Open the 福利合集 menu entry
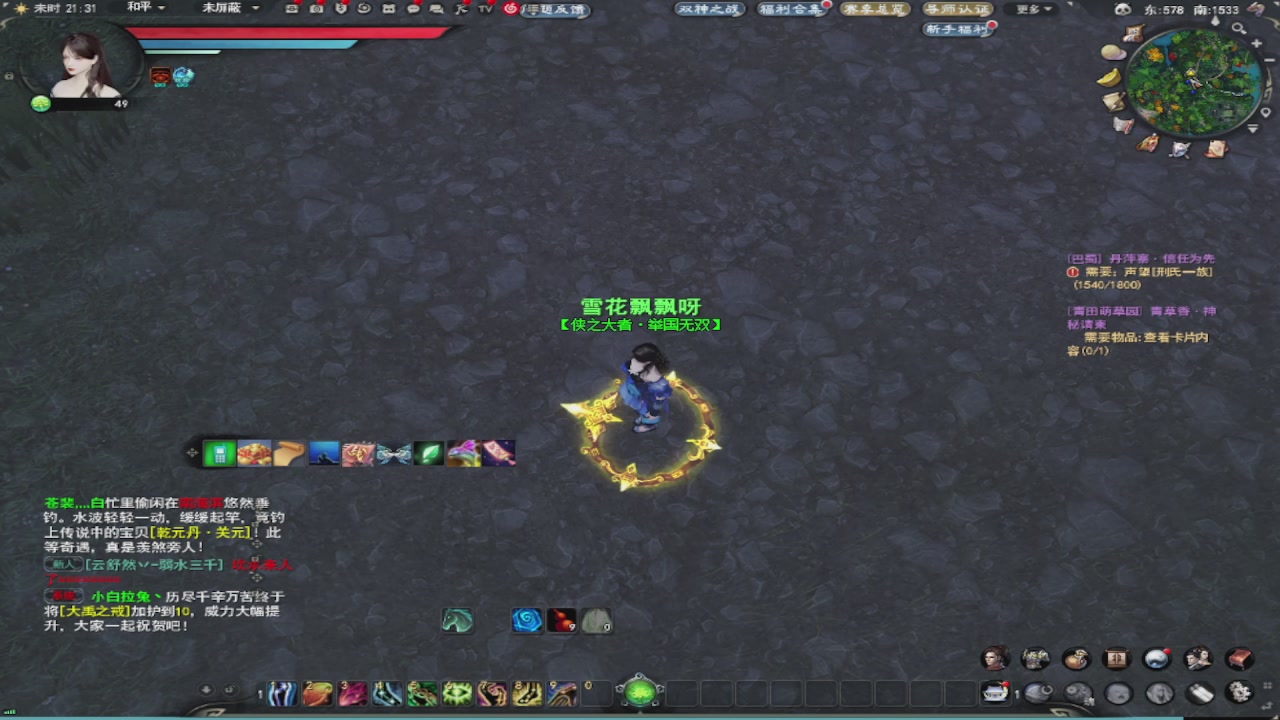The height and width of the screenshot is (720, 1280). point(792,9)
